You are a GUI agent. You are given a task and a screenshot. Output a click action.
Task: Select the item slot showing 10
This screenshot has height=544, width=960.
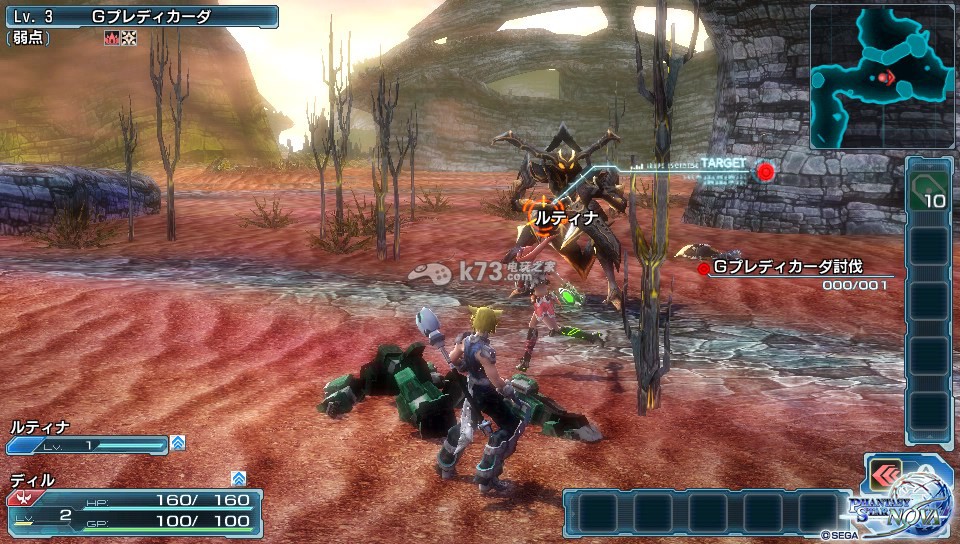click(927, 190)
